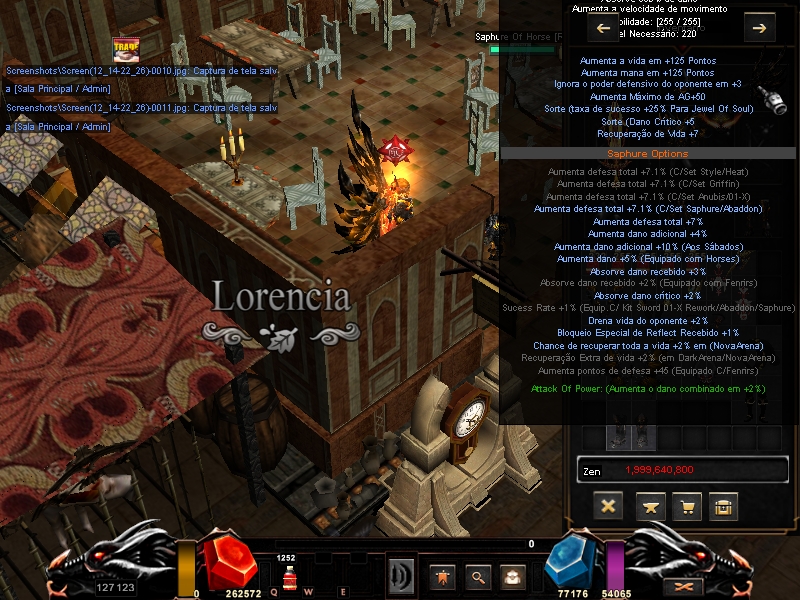Open the anvil repair function

pos(648,506)
